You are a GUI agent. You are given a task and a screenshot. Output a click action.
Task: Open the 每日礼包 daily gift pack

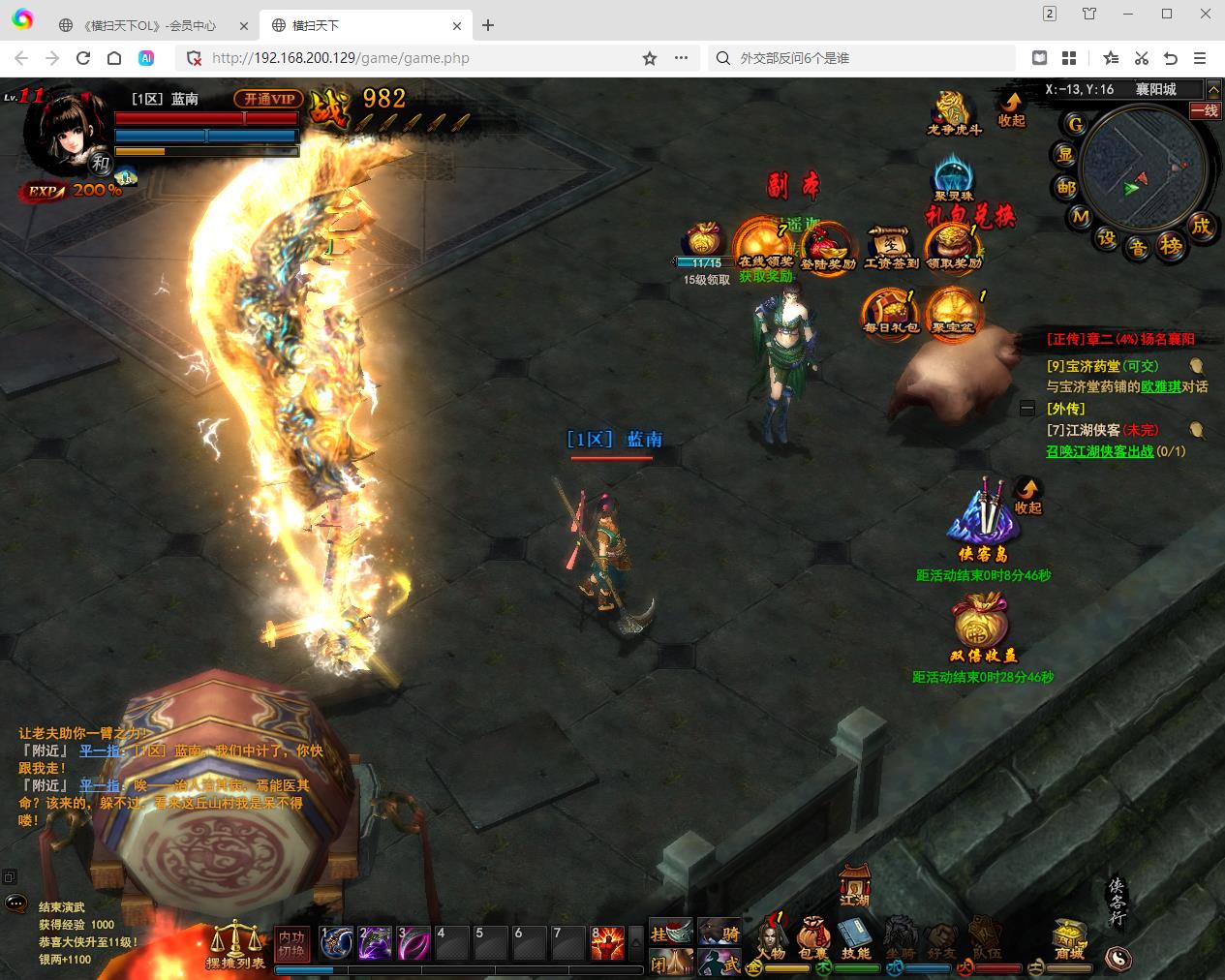(x=890, y=312)
